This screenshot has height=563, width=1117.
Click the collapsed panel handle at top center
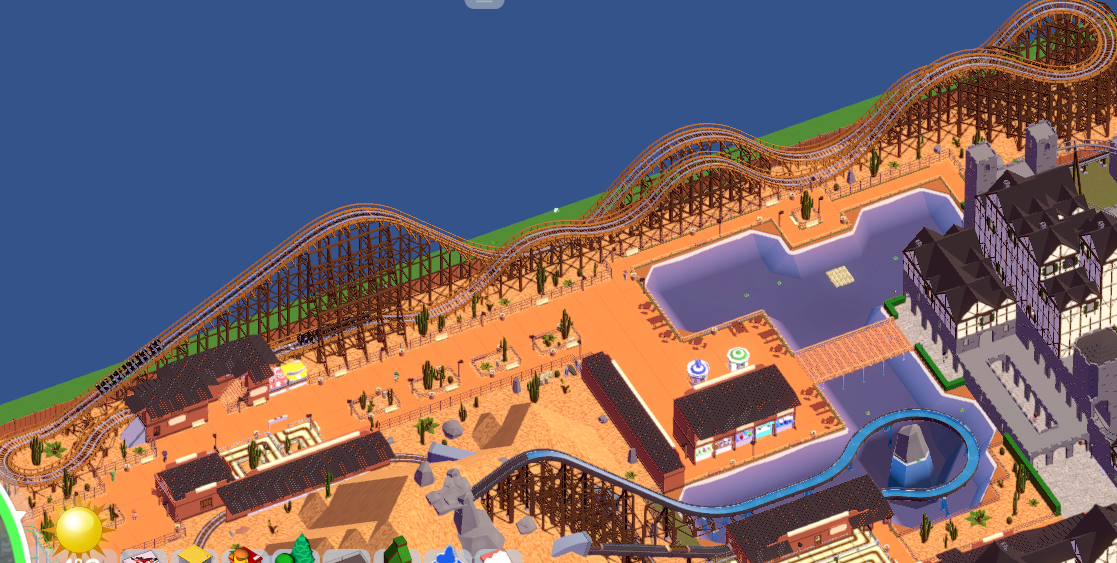pos(484,3)
